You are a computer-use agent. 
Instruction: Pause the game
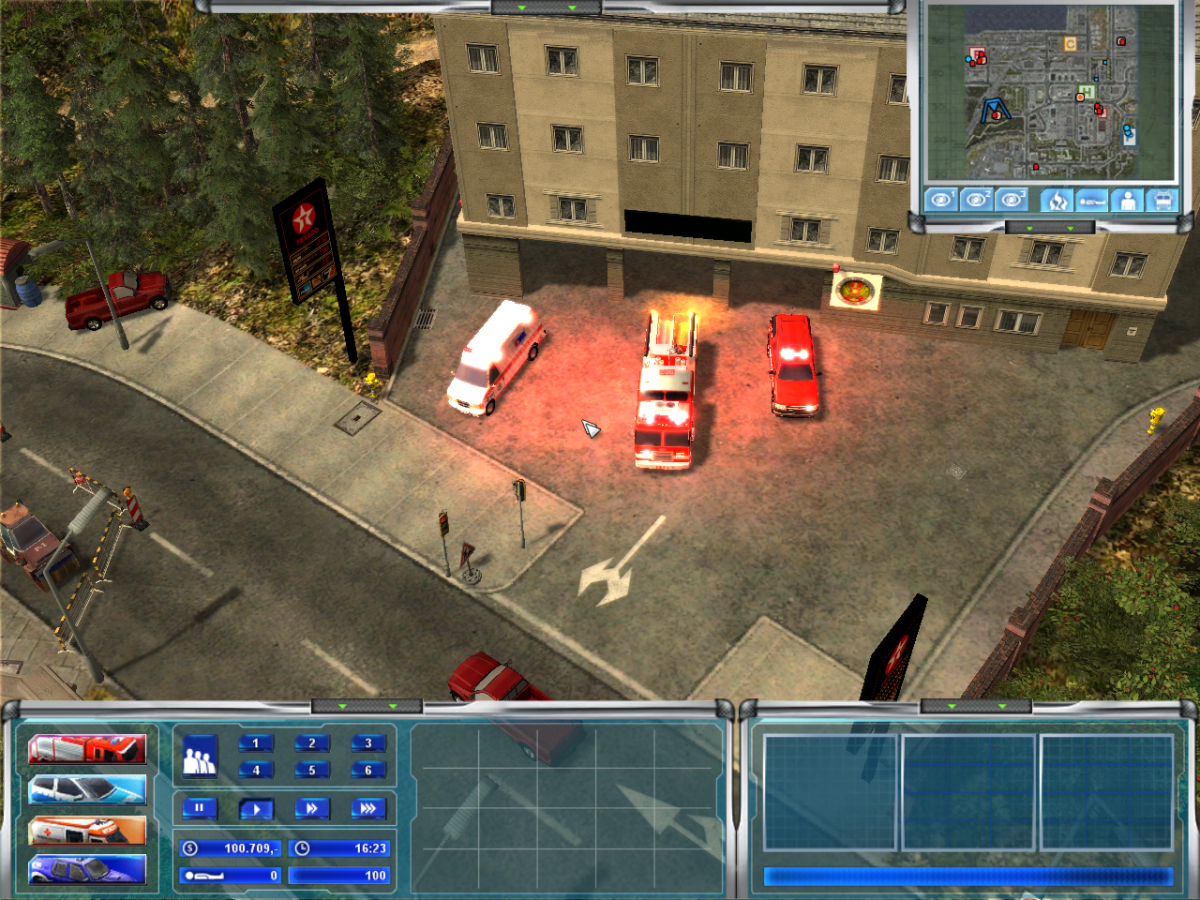click(x=200, y=808)
